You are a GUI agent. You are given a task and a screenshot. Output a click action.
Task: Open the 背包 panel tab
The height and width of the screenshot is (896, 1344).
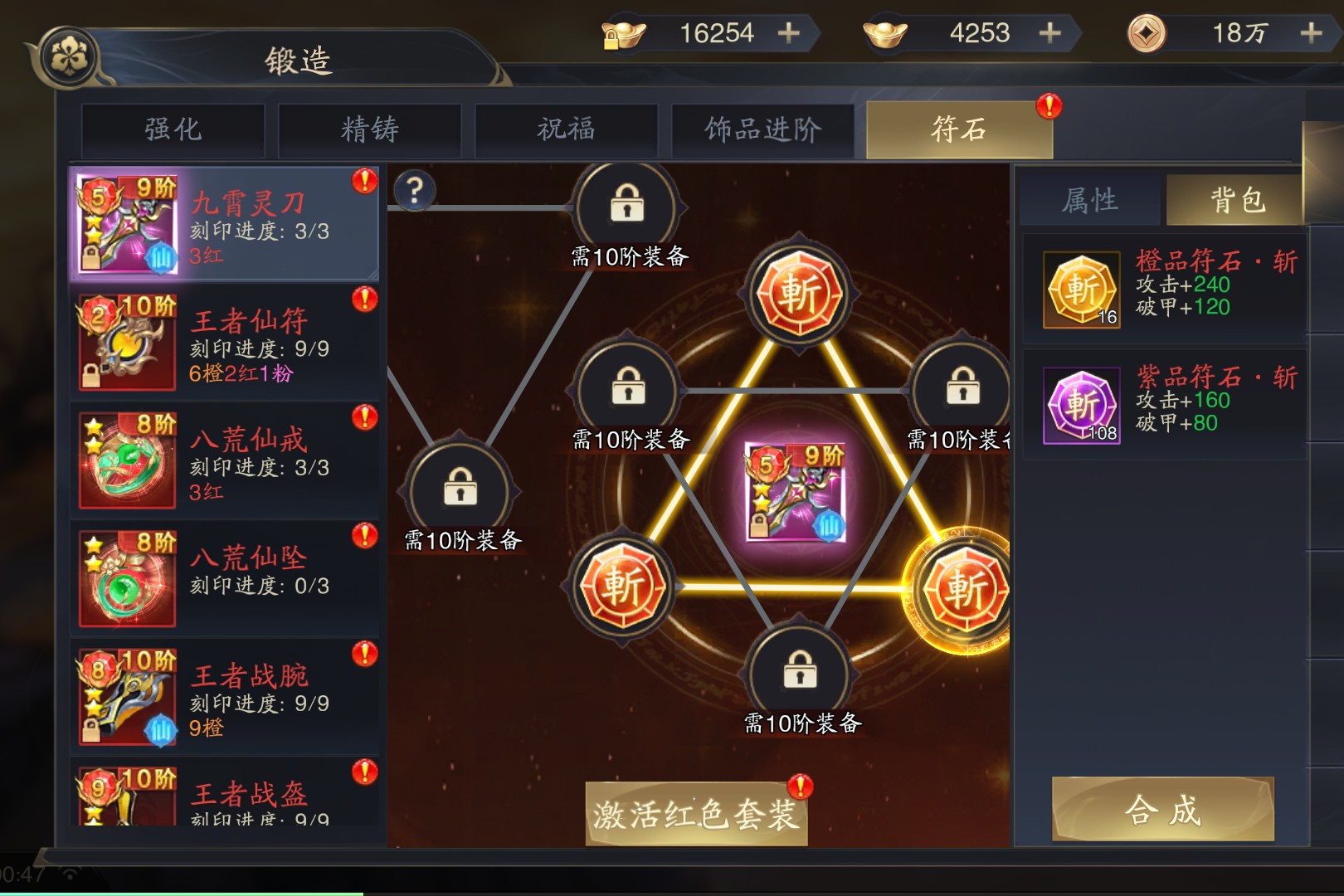[x=1236, y=201]
